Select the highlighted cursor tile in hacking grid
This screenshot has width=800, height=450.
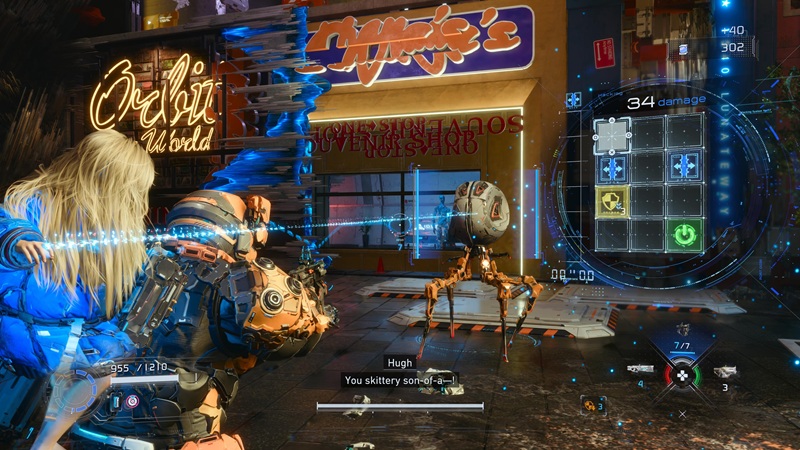coord(612,134)
